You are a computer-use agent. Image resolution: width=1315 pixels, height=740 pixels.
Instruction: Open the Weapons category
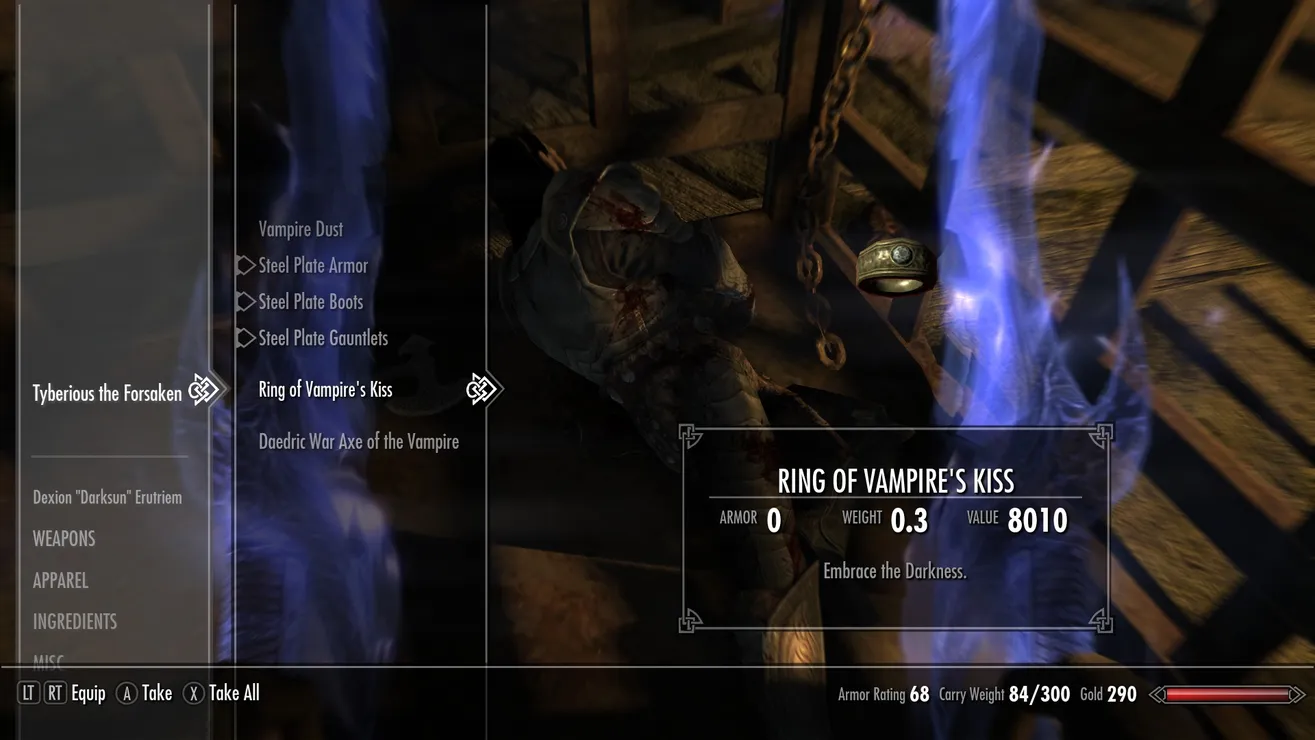(64, 539)
